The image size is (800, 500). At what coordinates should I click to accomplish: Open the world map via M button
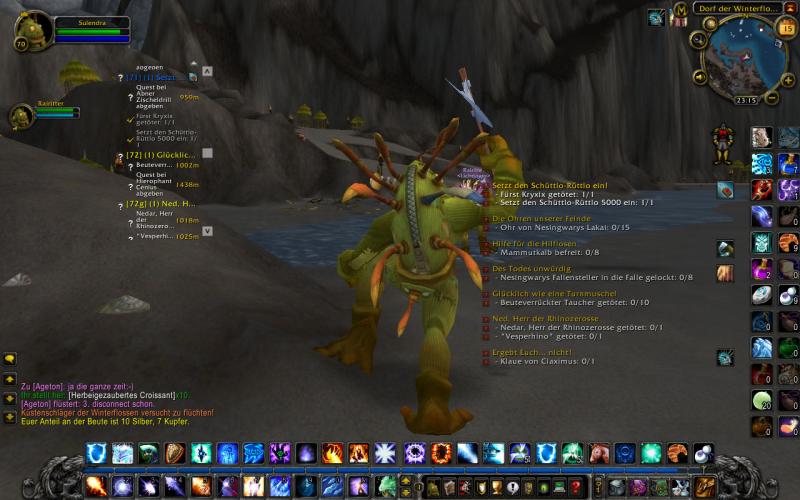(x=680, y=10)
